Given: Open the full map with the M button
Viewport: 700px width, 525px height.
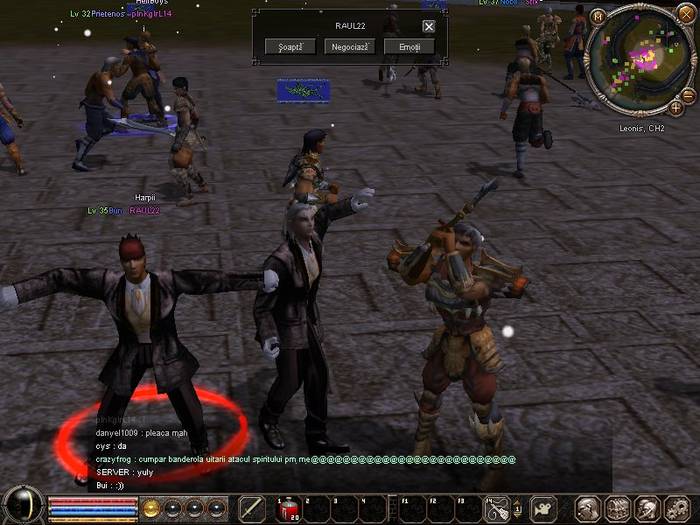Looking at the screenshot, I should pyautogui.click(x=598, y=16).
